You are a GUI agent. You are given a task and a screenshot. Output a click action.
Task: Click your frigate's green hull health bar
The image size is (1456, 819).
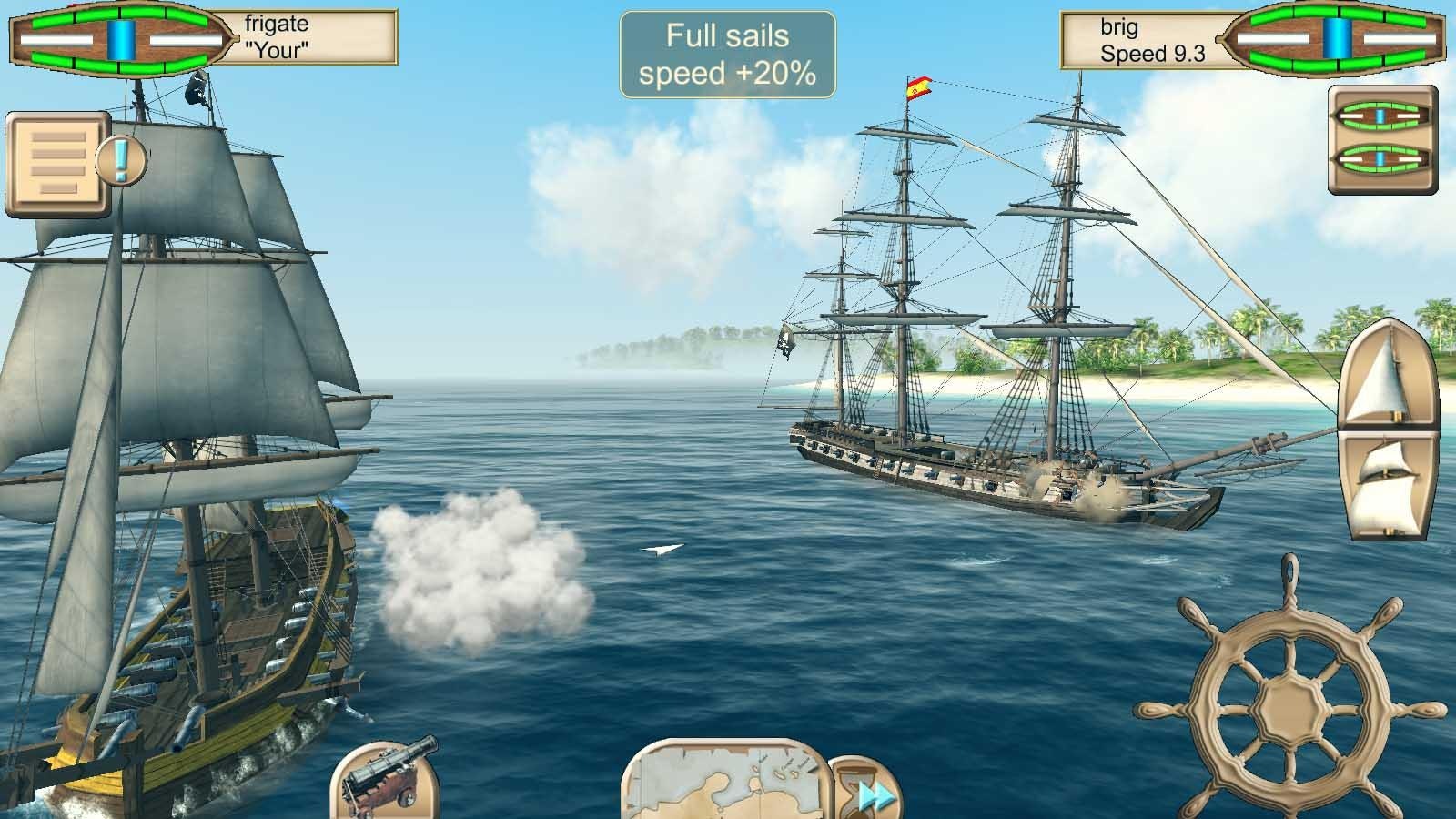pyautogui.click(x=118, y=15)
